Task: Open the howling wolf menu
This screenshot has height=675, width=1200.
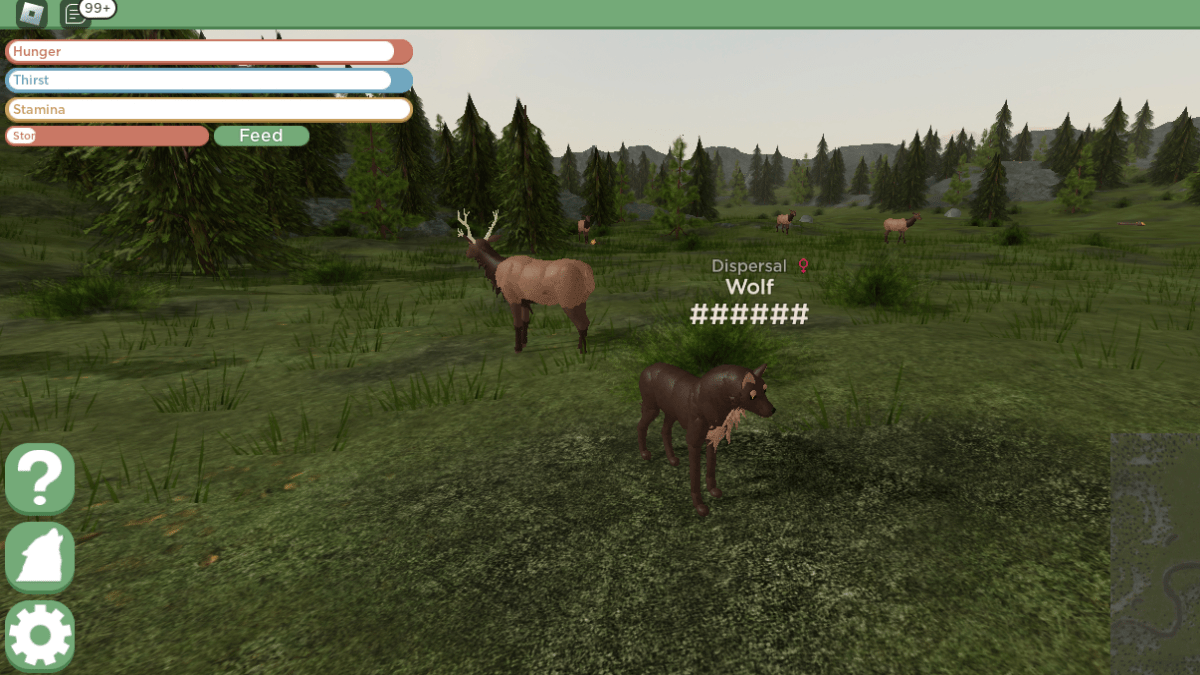Action: 40,557
